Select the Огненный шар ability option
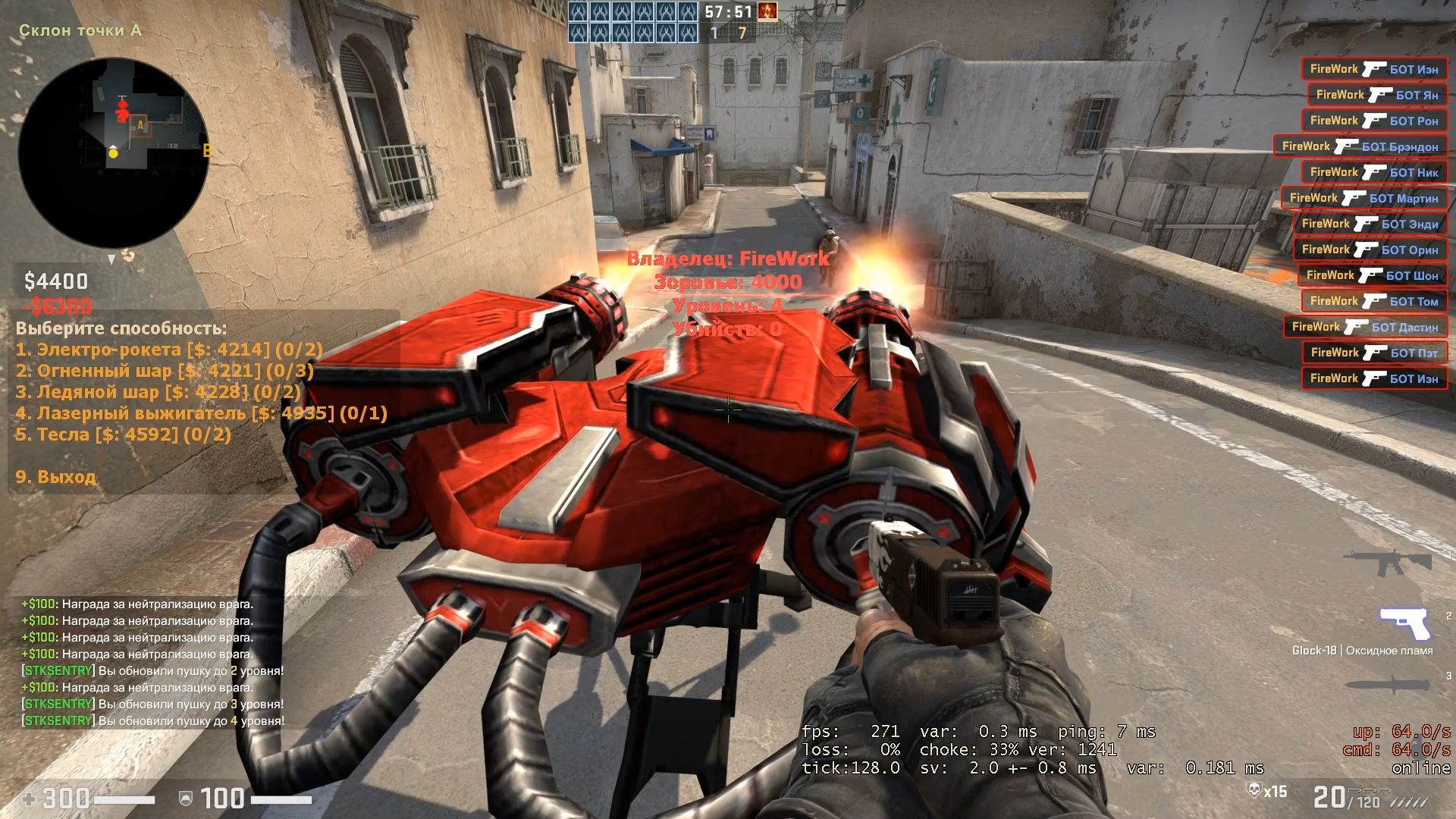 [x=164, y=371]
